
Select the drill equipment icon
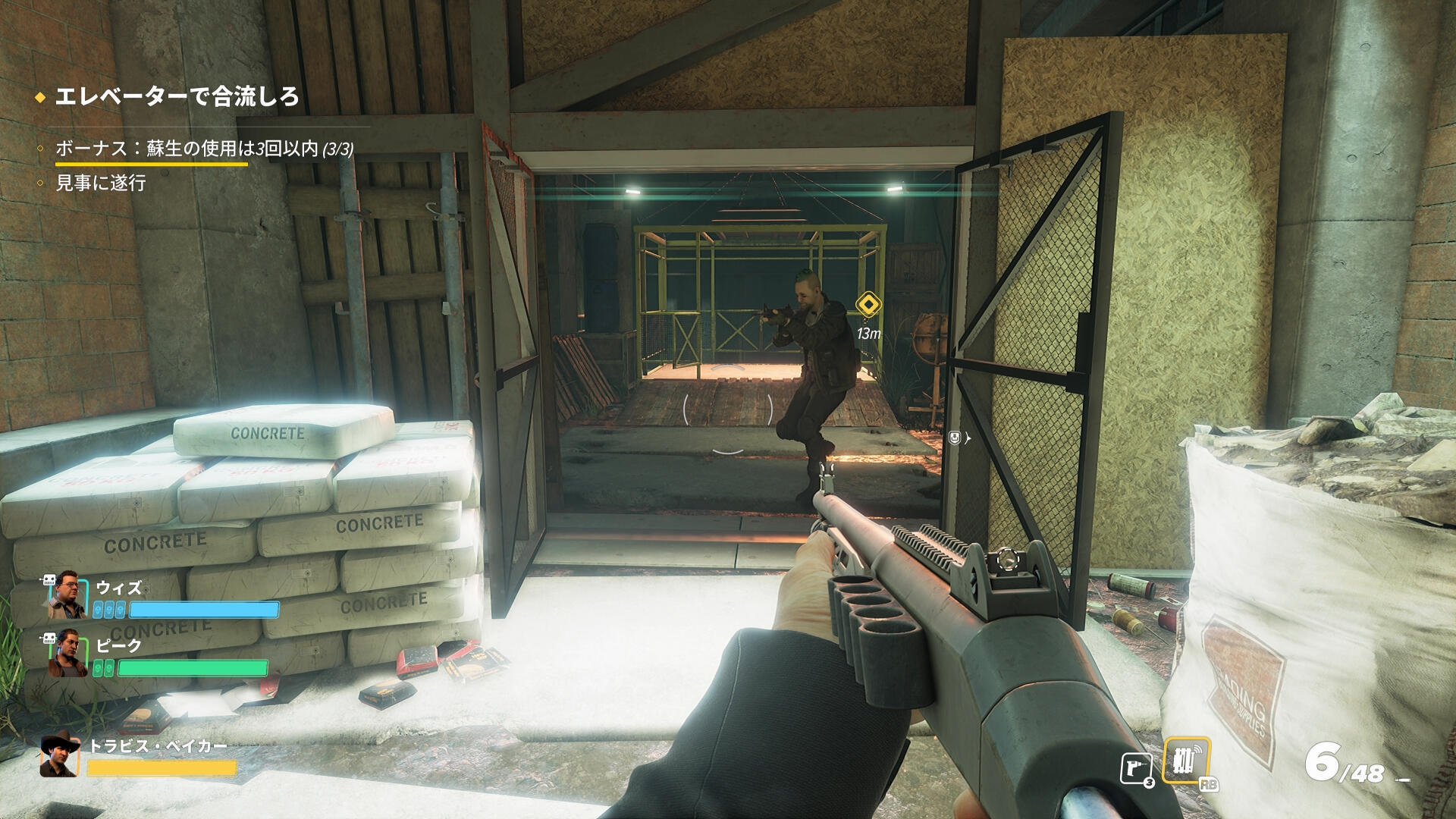[1136, 768]
